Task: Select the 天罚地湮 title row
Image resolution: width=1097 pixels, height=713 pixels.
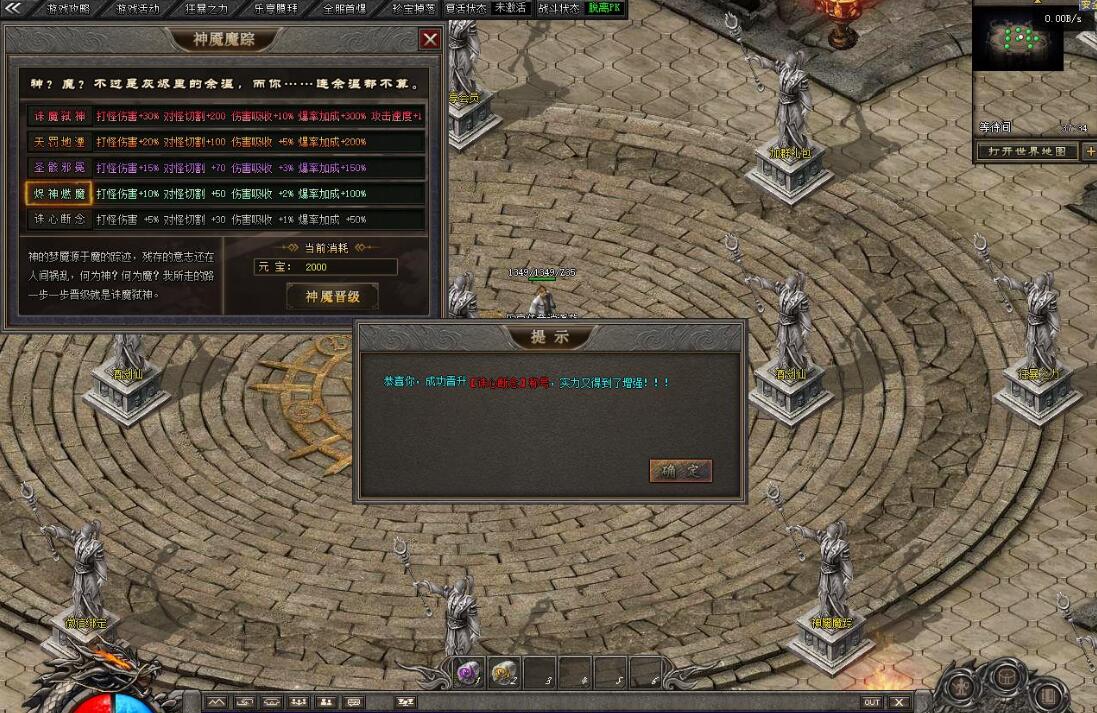Action: tap(60, 142)
